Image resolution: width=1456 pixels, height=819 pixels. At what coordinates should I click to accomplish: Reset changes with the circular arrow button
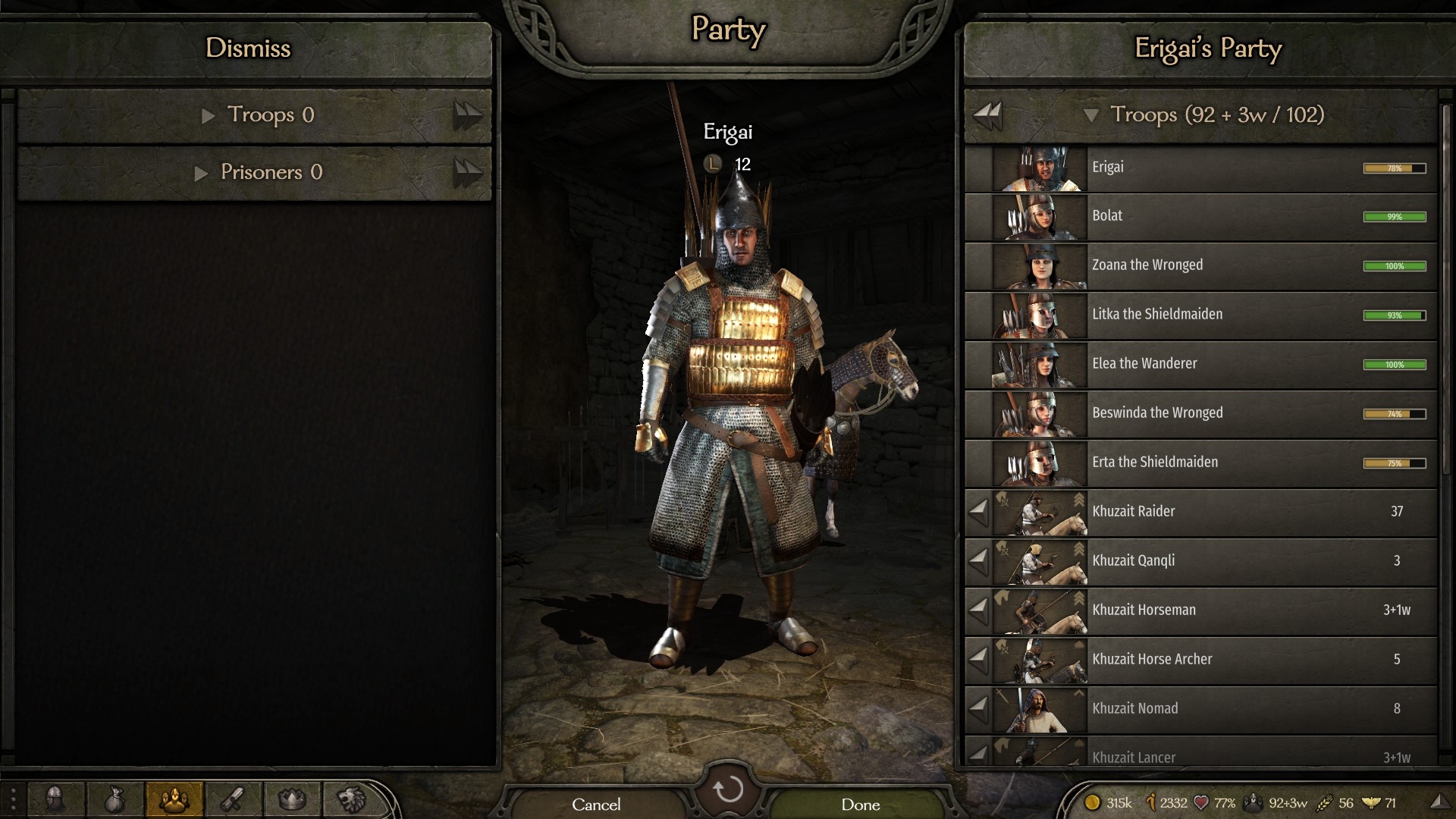point(728,789)
